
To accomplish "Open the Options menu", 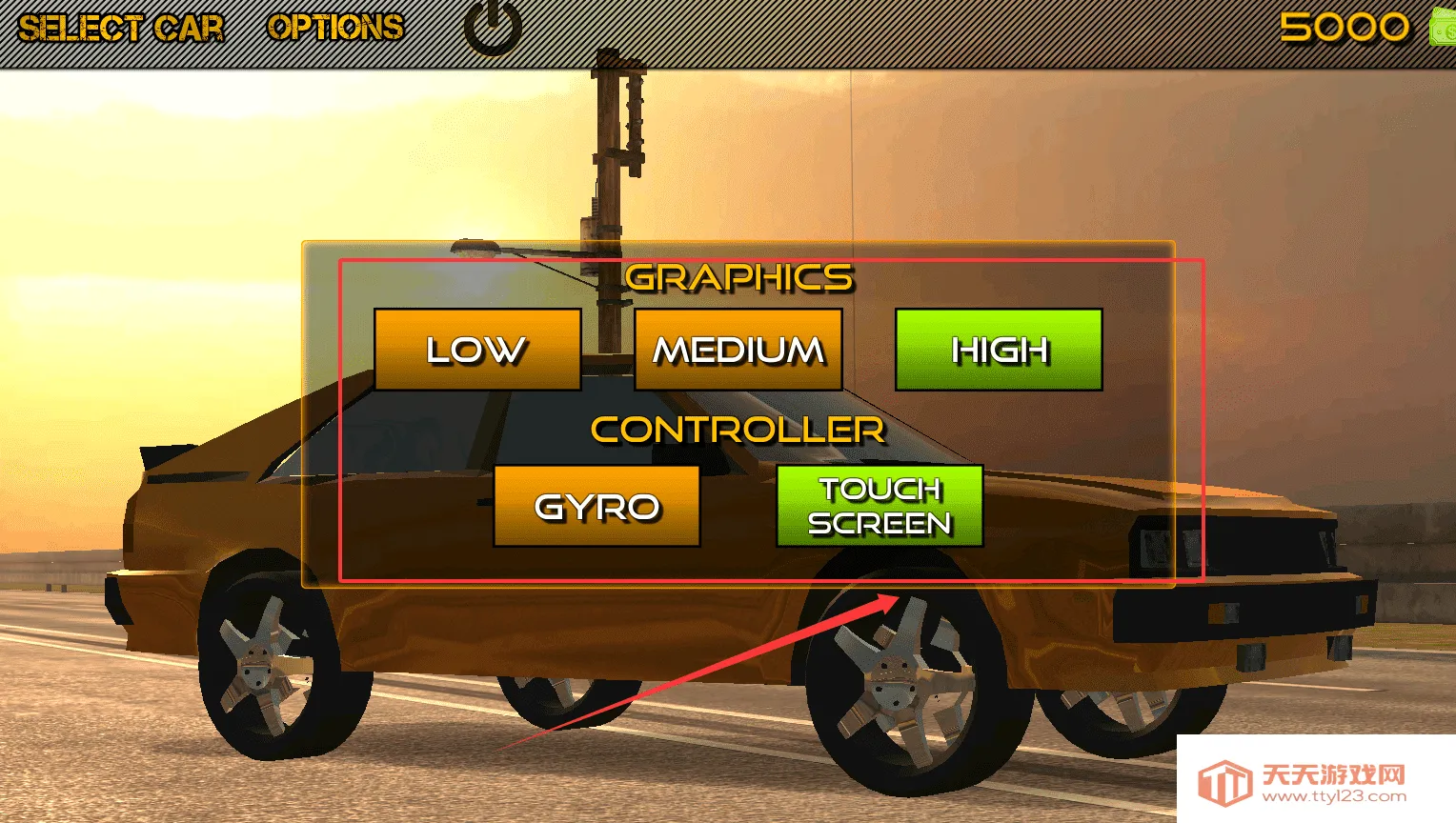I will (x=335, y=28).
